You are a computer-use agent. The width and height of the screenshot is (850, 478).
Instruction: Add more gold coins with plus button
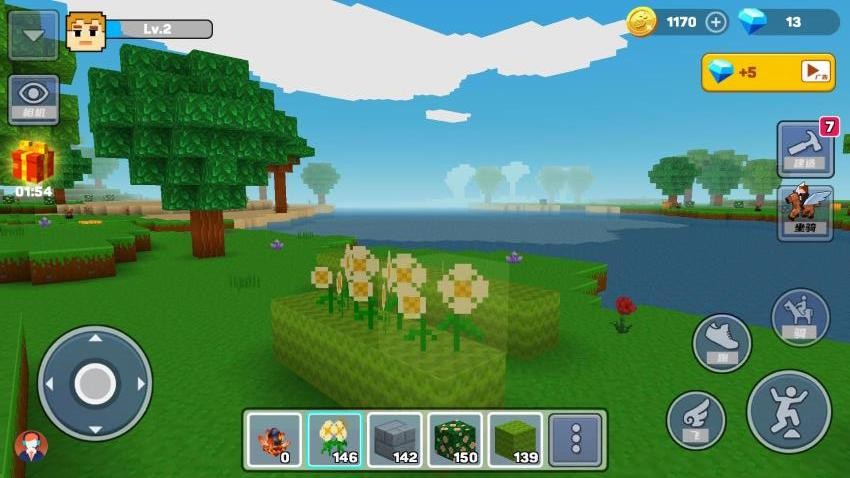coord(716,22)
